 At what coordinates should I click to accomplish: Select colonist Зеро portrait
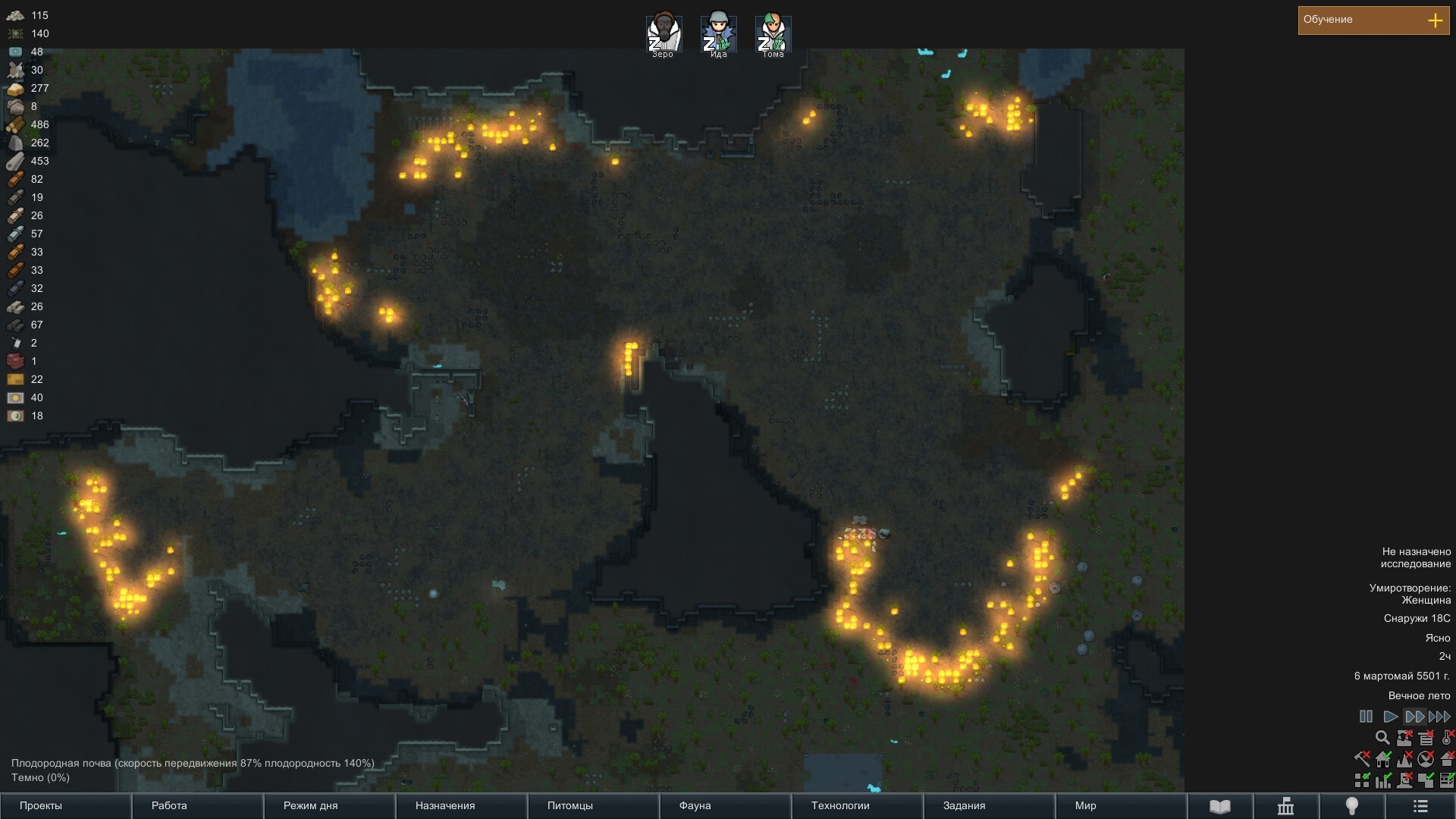(x=664, y=34)
